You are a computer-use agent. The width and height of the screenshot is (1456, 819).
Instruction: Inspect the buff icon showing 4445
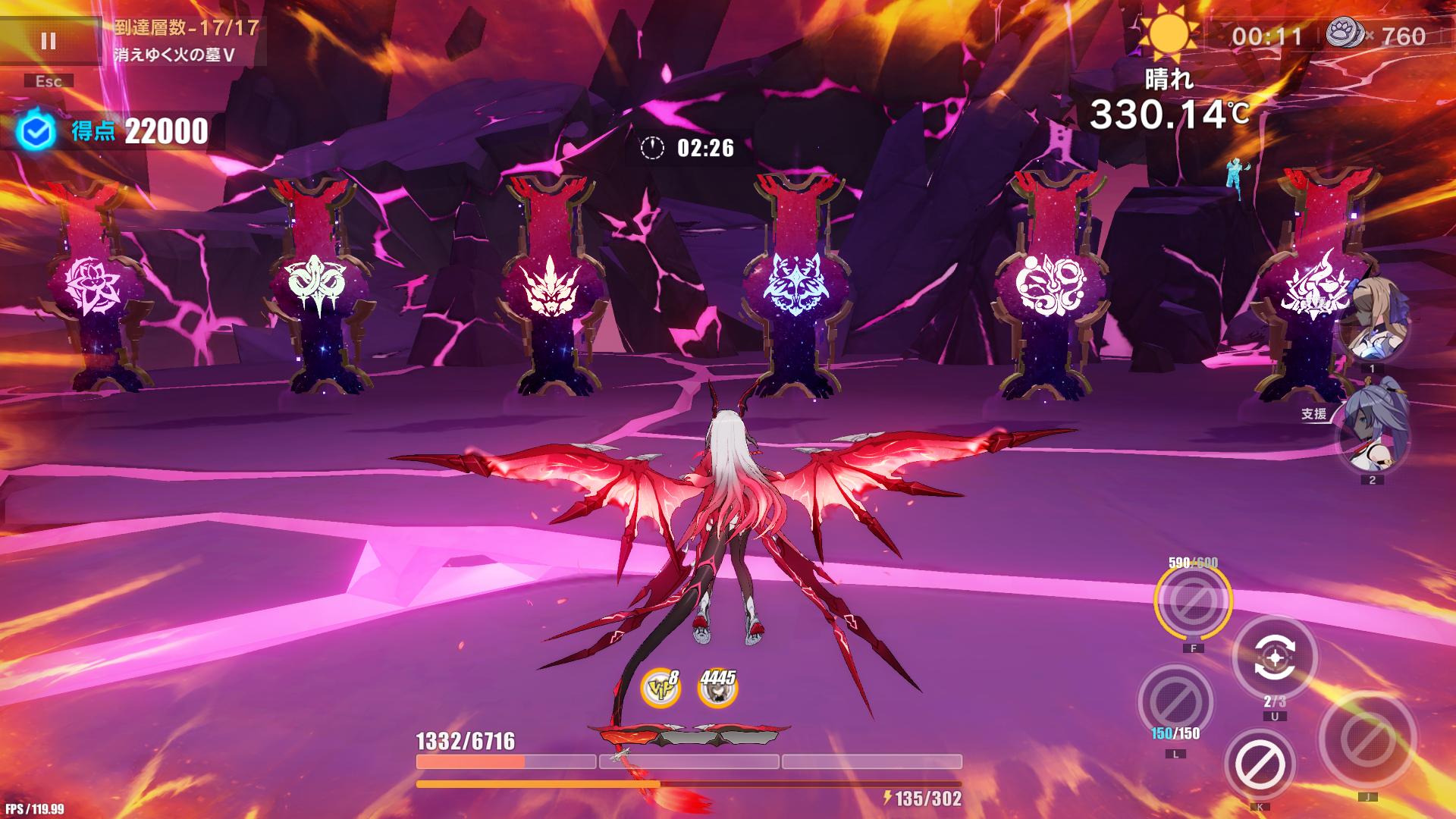tap(717, 689)
